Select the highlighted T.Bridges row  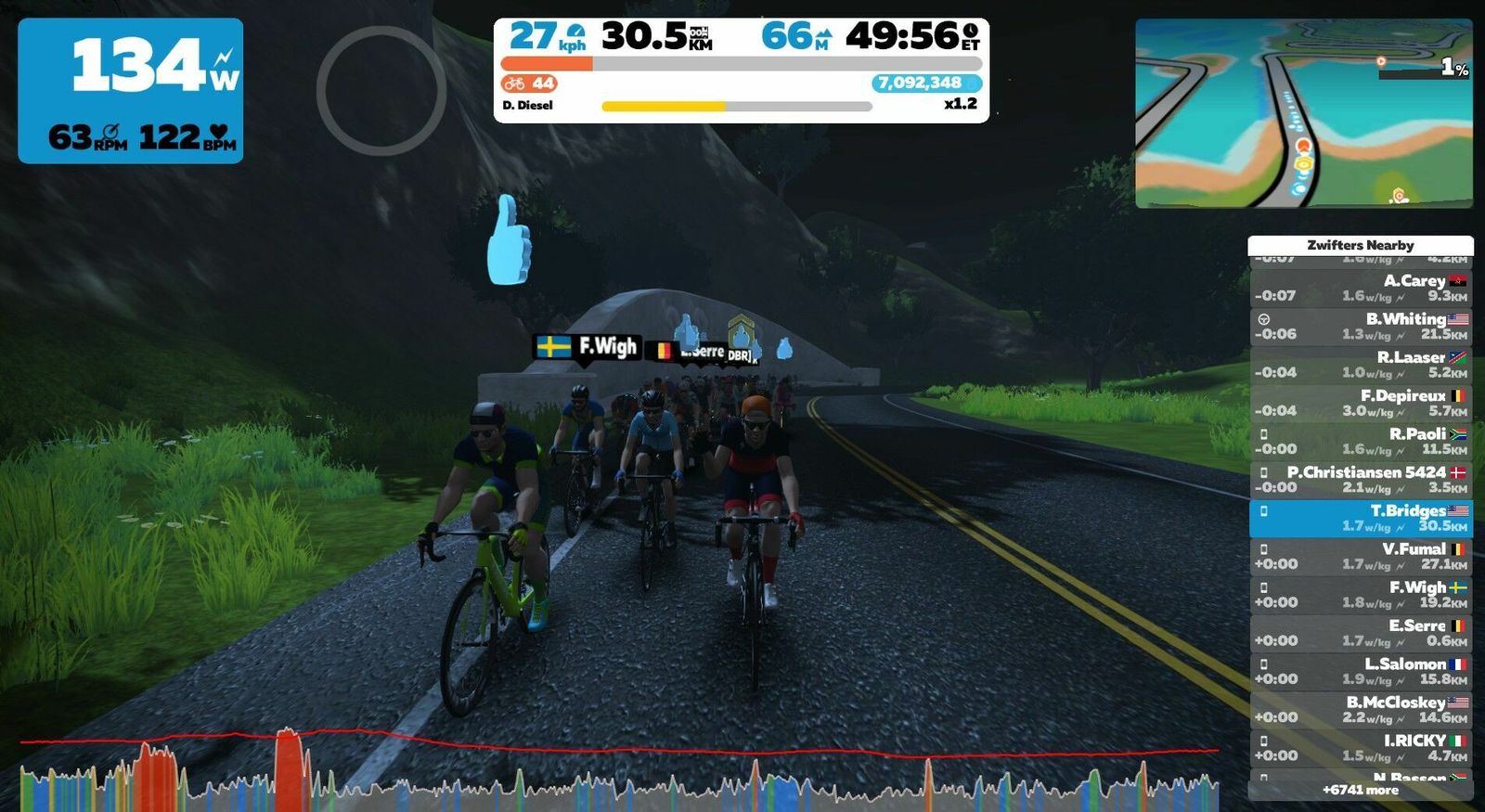tap(1360, 518)
